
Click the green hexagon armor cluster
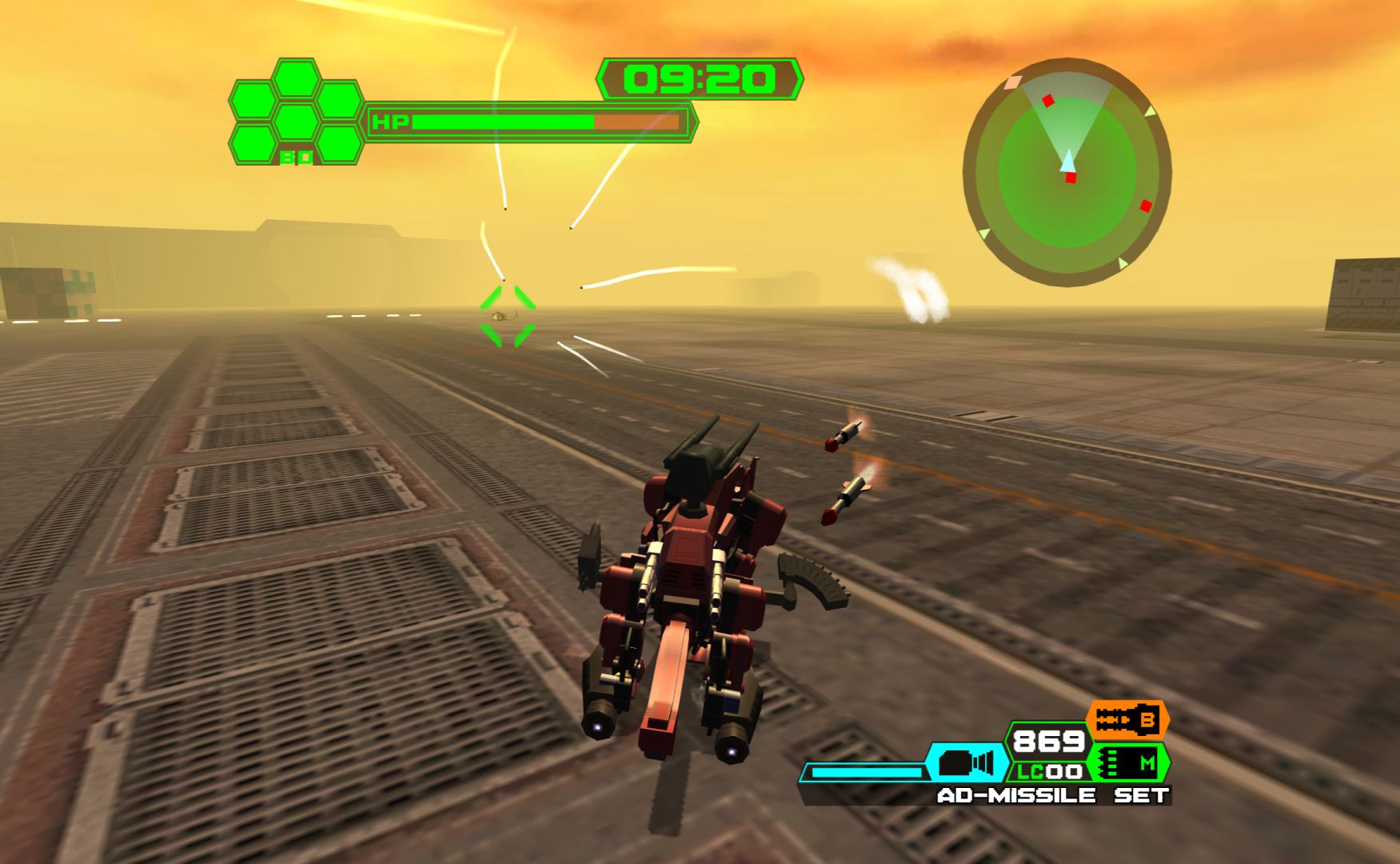(x=297, y=112)
